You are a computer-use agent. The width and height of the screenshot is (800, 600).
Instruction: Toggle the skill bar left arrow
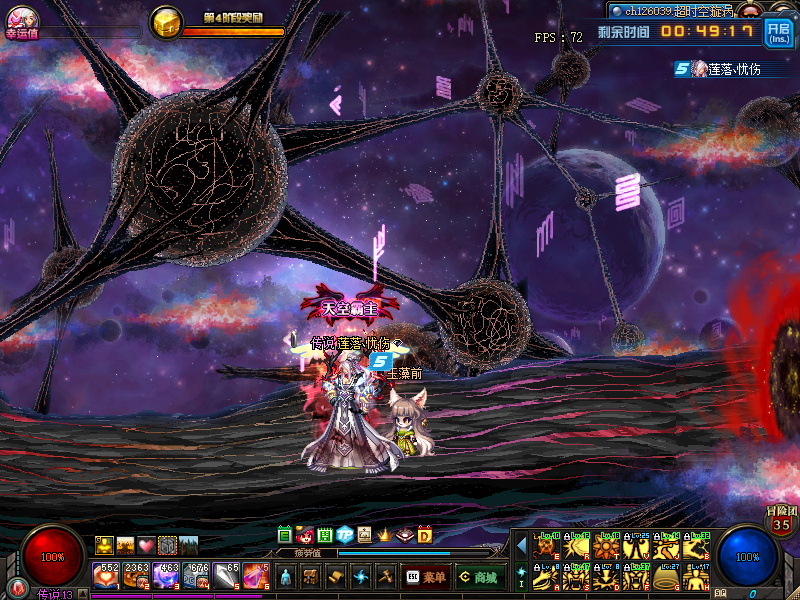(x=521, y=545)
